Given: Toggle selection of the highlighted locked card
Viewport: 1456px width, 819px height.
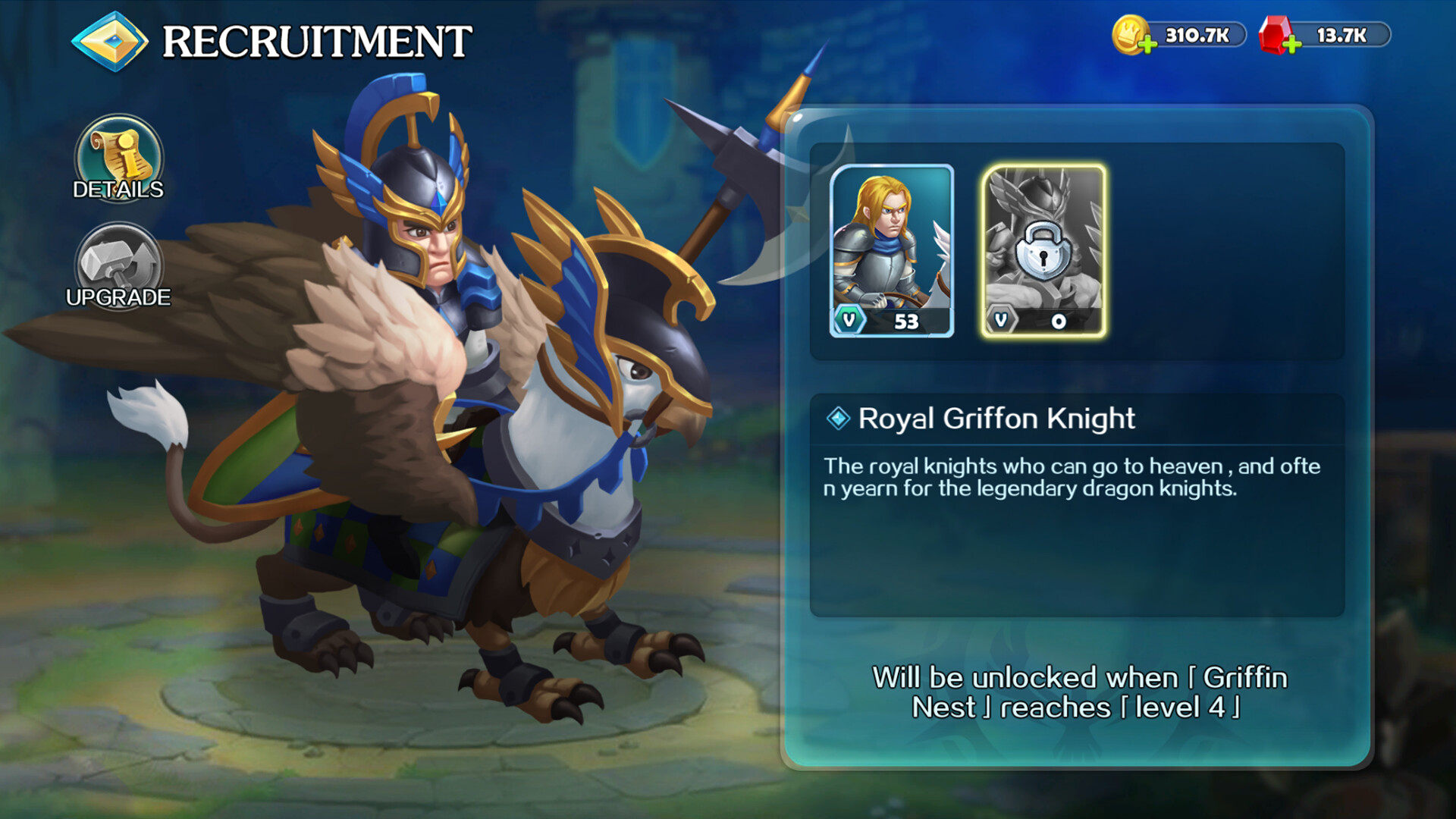Looking at the screenshot, I should tap(1043, 250).
